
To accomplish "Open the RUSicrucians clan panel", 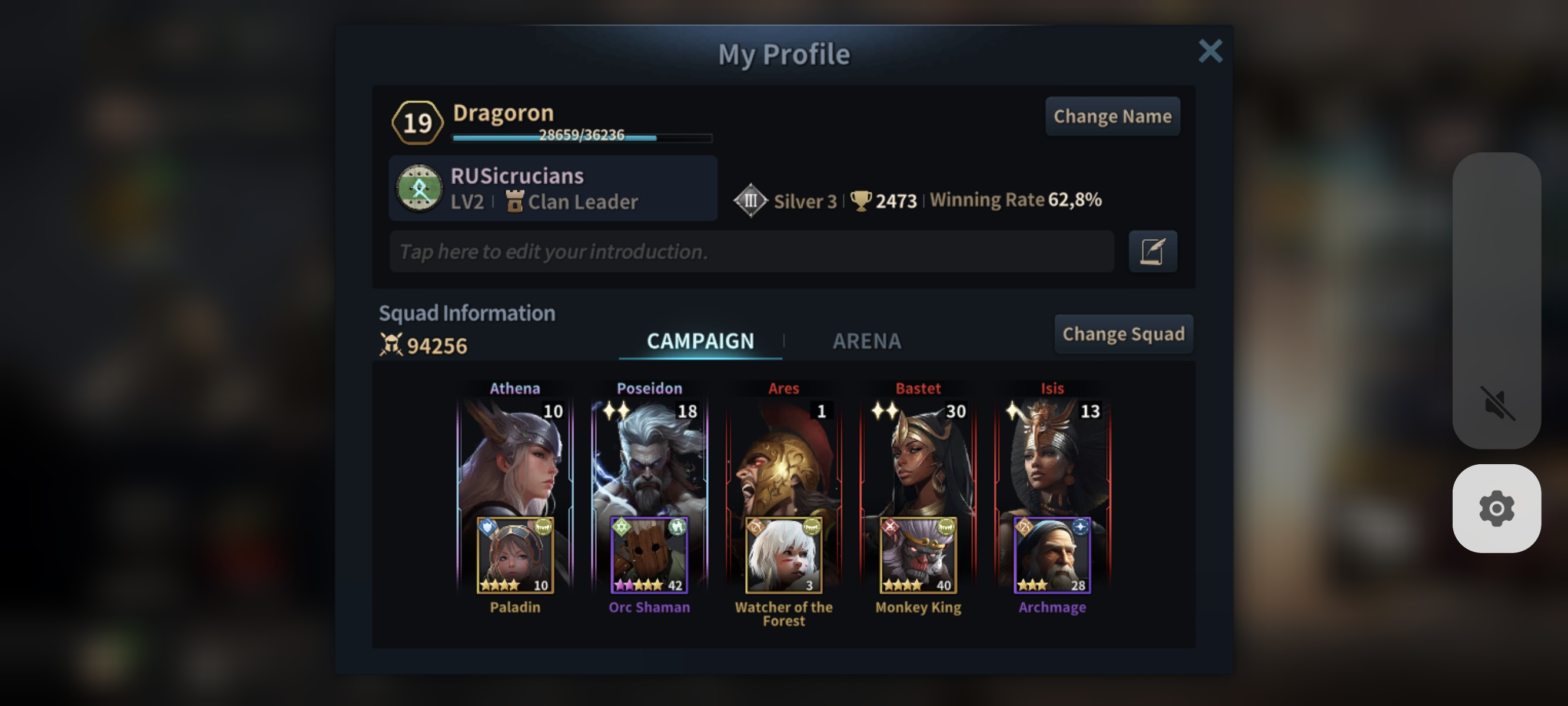I will point(553,188).
